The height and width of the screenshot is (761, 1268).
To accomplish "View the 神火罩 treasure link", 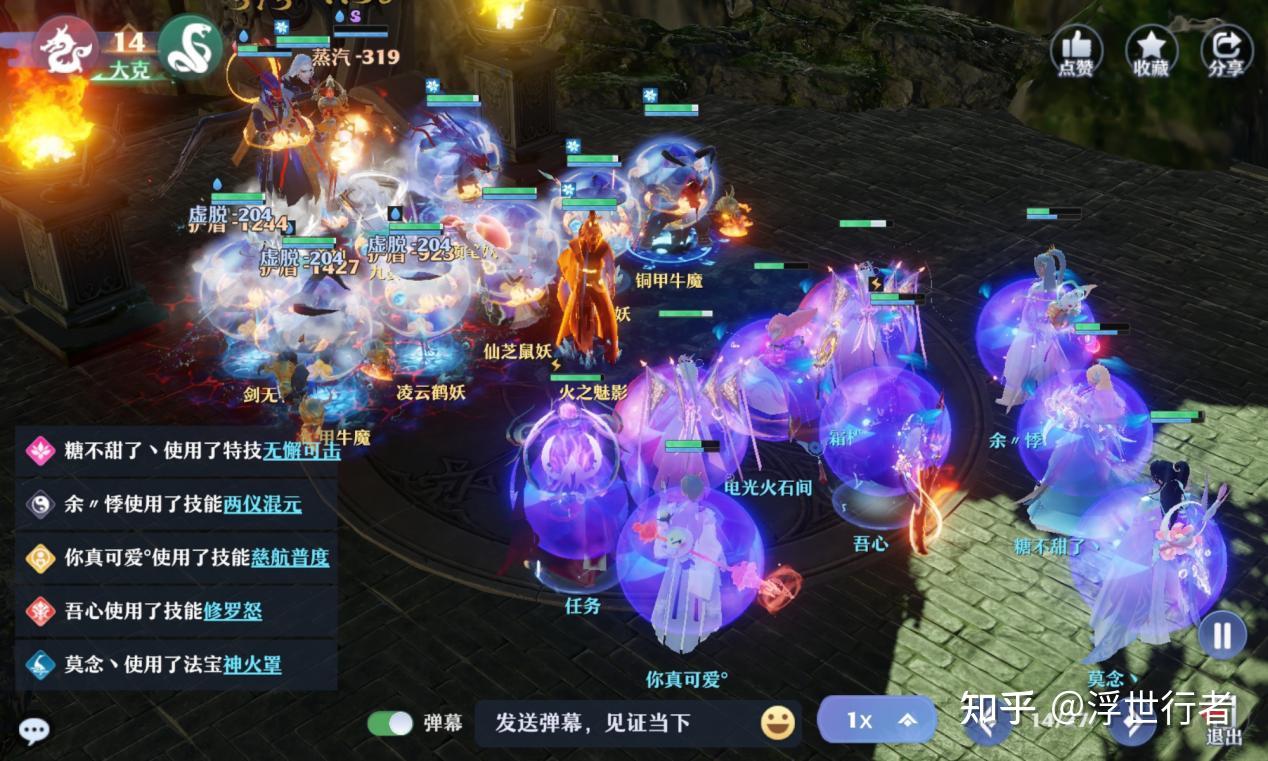I will click(251, 664).
